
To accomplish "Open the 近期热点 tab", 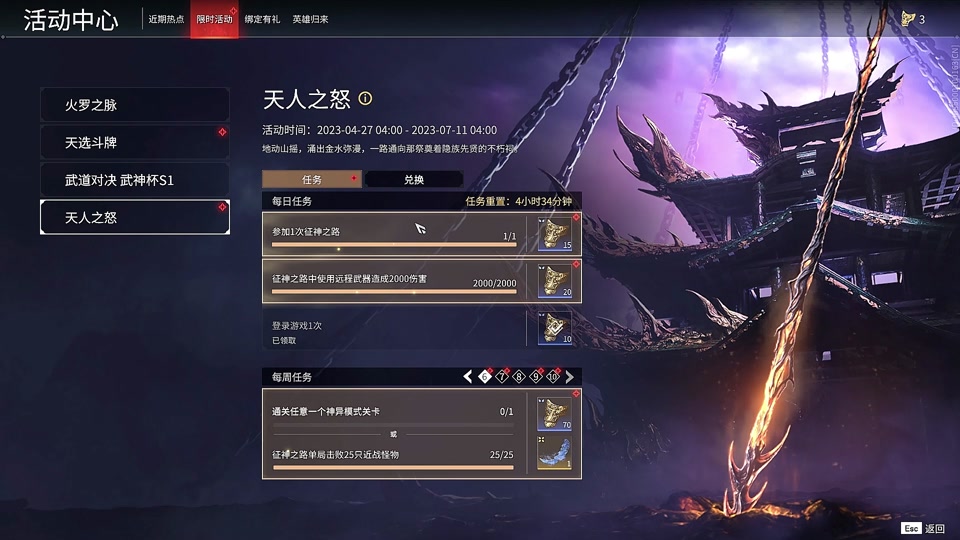I will pos(166,19).
